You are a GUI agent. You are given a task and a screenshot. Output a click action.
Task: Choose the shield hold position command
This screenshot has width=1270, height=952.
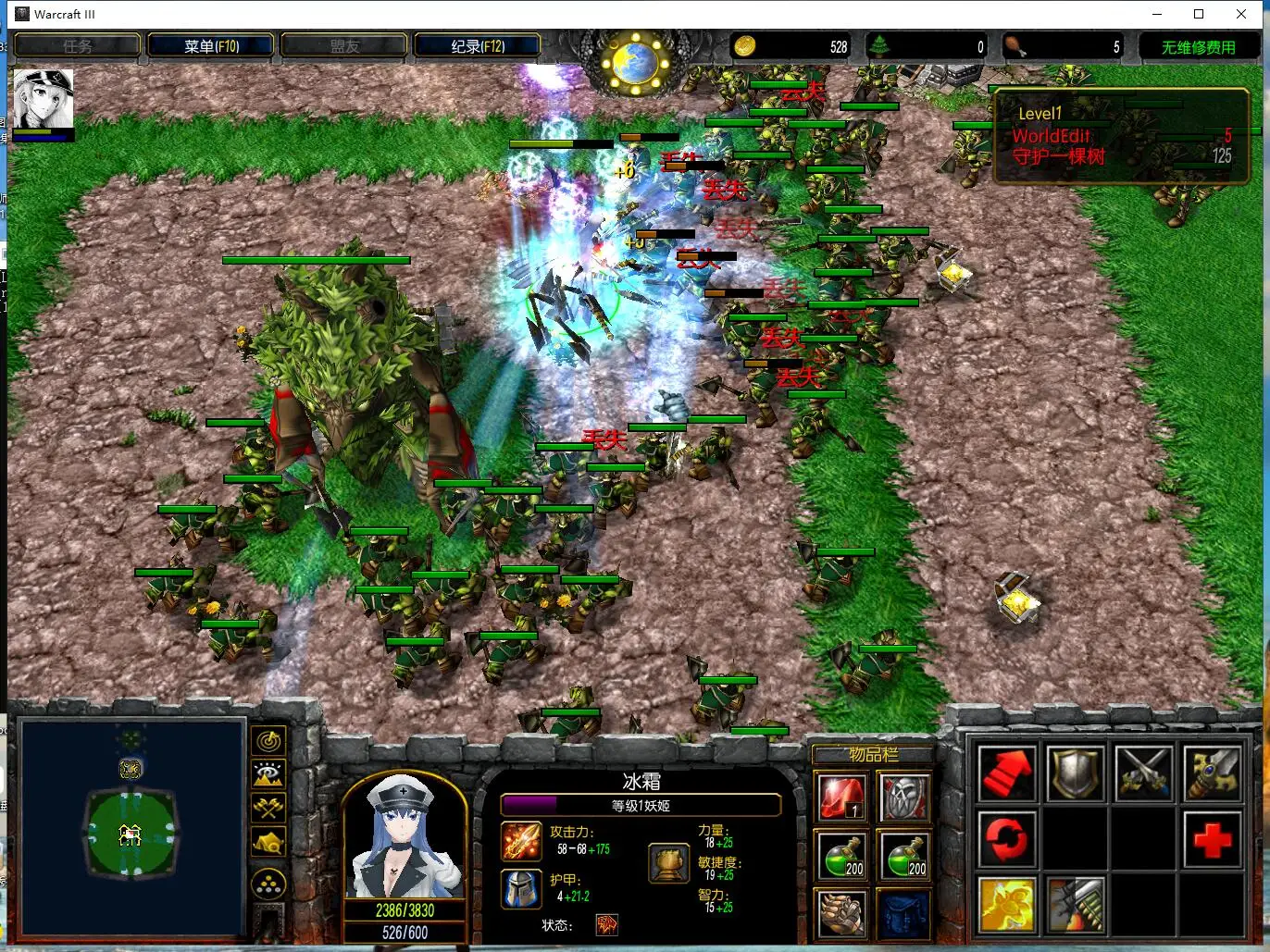[x=1076, y=773]
